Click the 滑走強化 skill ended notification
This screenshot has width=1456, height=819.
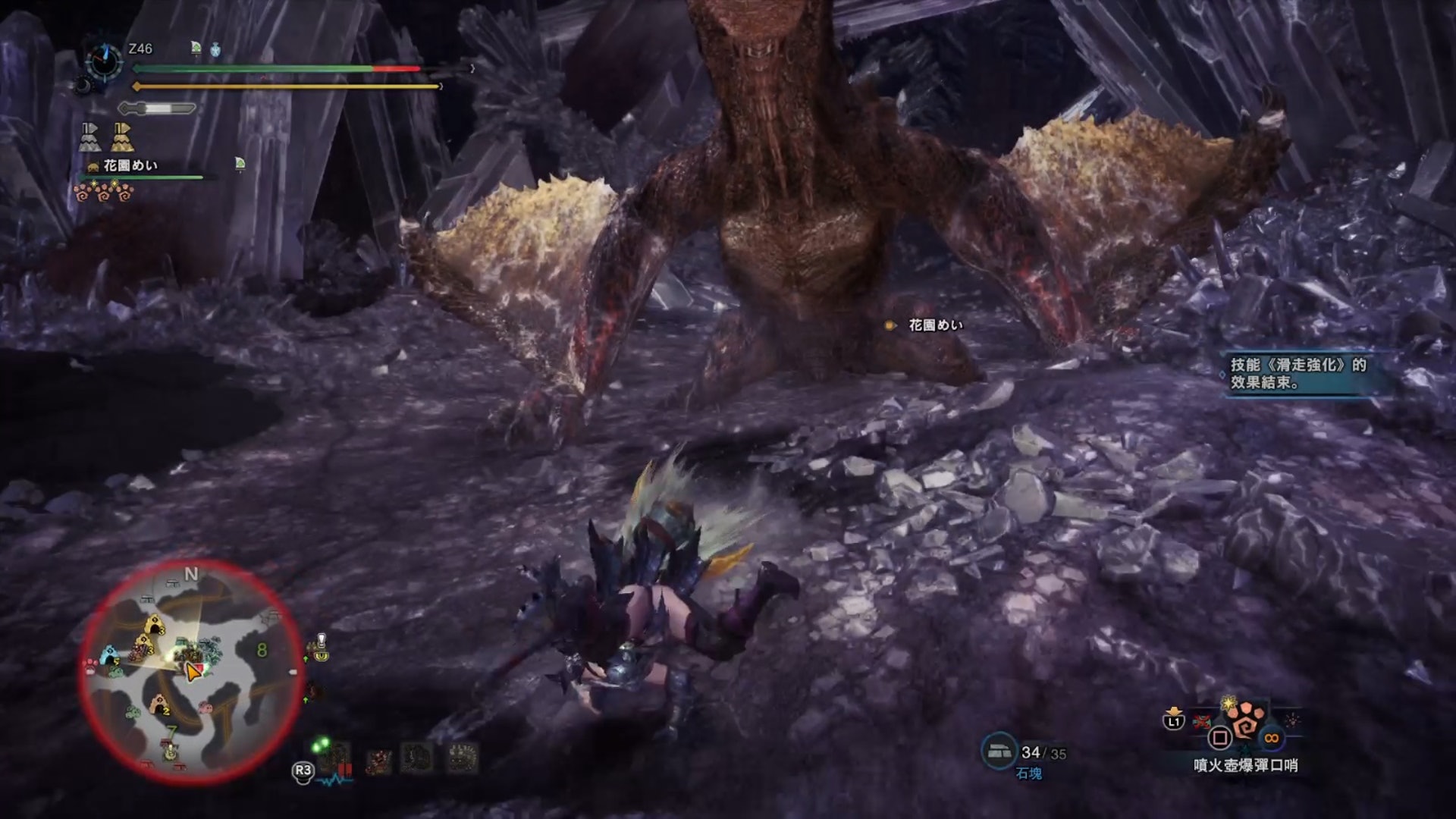click(x=1299, y=373)
